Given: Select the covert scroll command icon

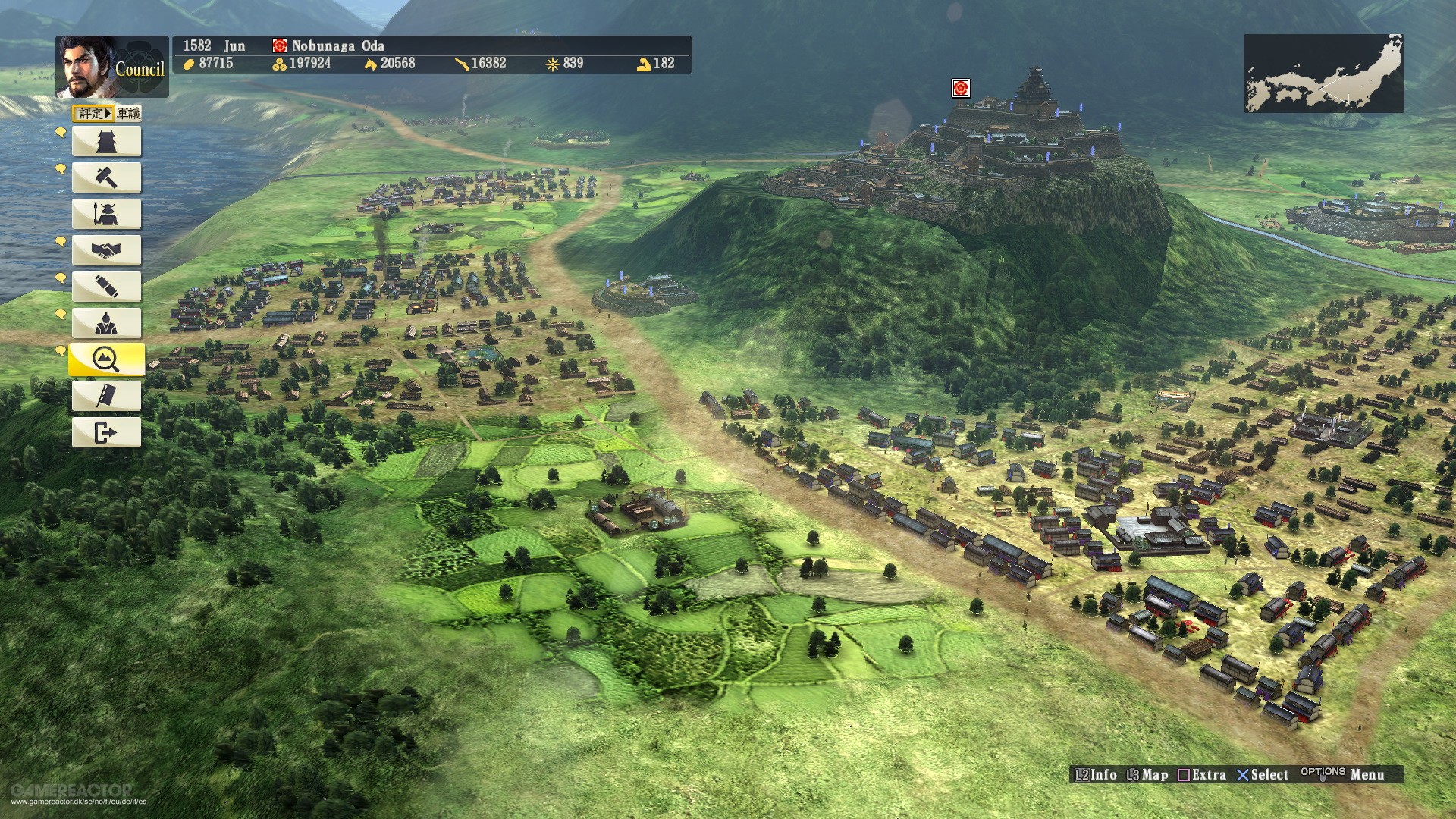Looking at the screenshot, I should [x=106, y=286].
